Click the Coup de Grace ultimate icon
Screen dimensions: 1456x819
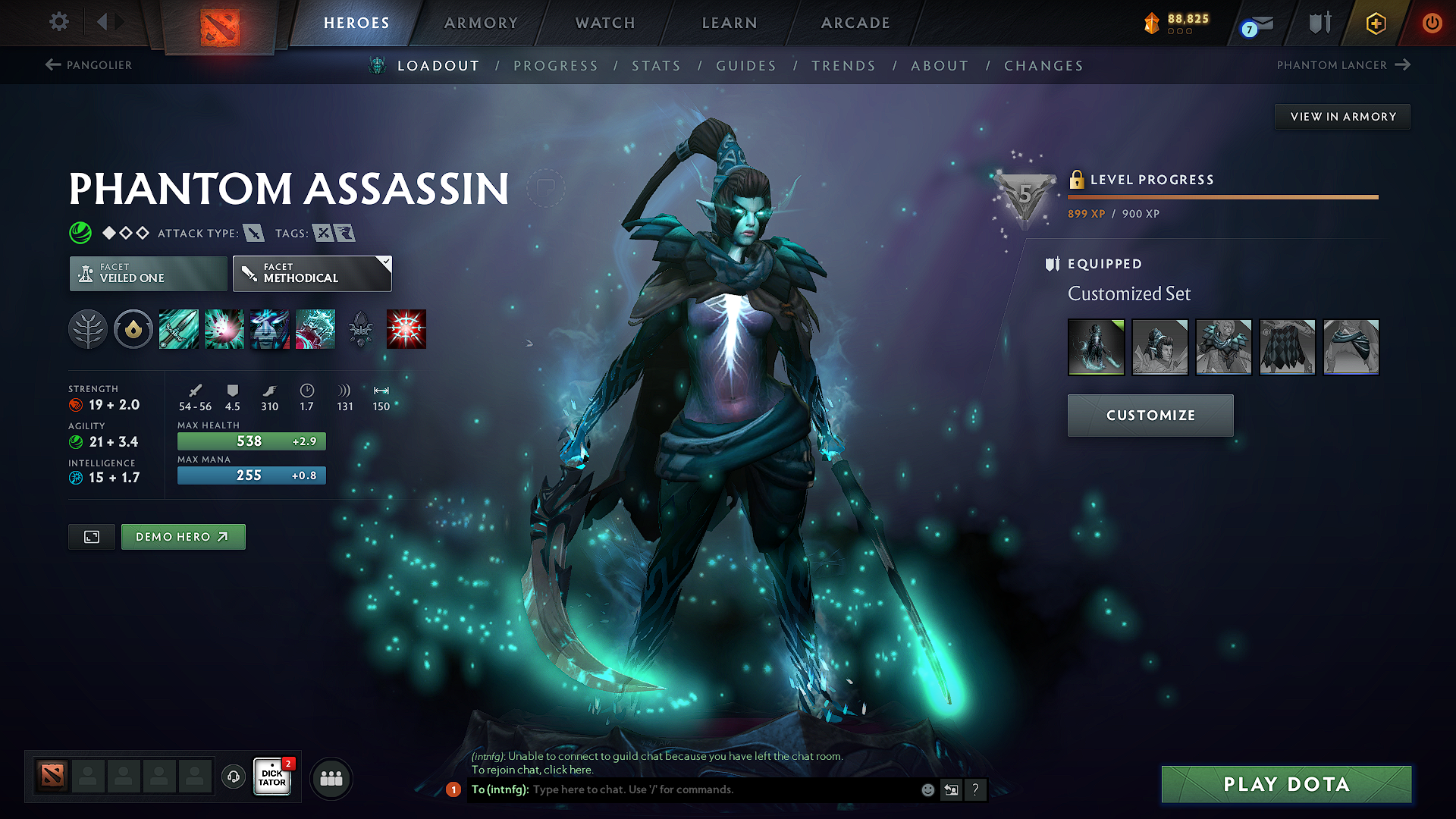click(406, 329)
